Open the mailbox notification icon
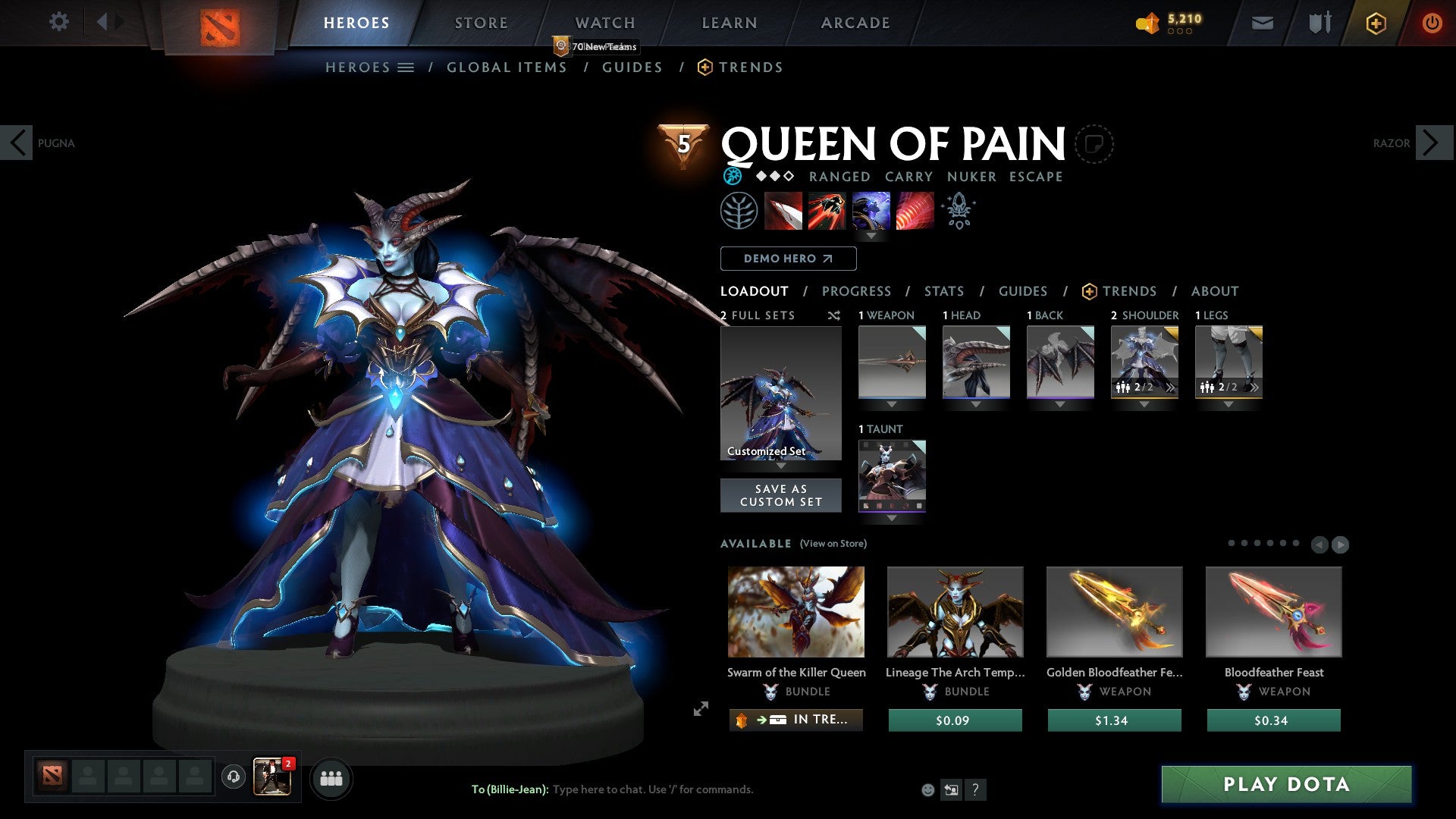 pos(1262,22)
